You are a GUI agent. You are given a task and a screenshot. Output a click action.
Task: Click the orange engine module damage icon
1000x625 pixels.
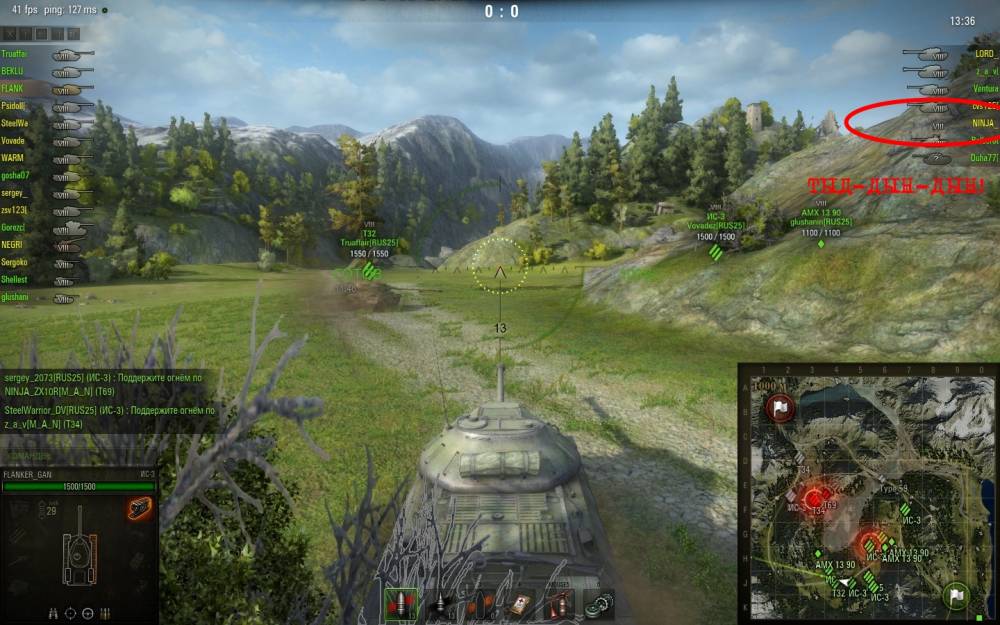[140, 507]
